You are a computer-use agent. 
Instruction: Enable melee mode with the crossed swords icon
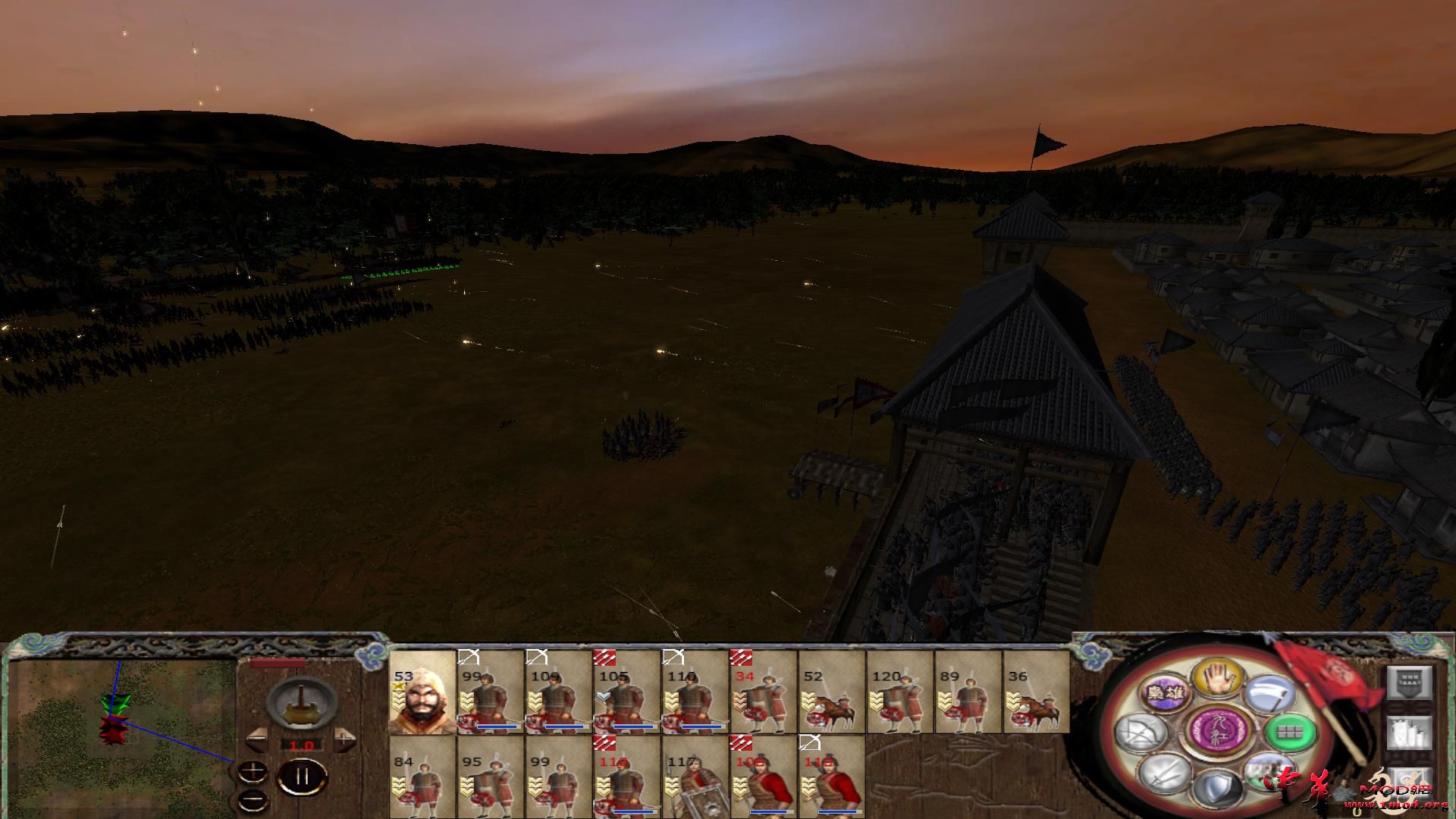point(1162,775)
